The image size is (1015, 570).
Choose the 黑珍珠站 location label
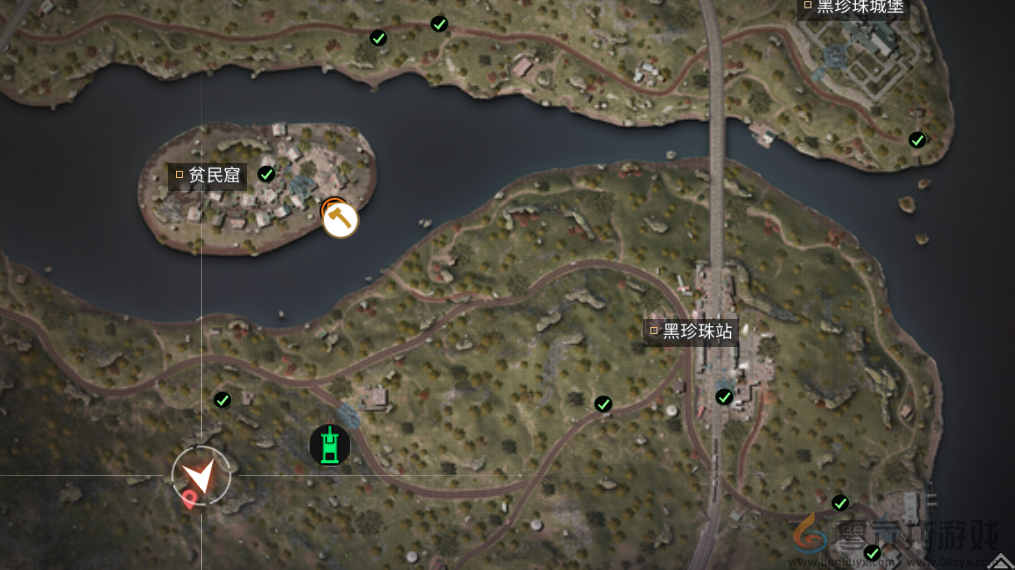(x=691, y=331)
